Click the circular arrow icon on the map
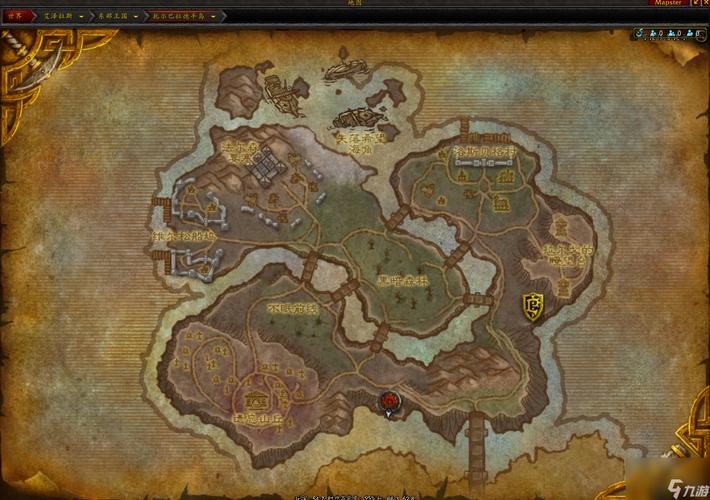 click(x=636, y=33)
